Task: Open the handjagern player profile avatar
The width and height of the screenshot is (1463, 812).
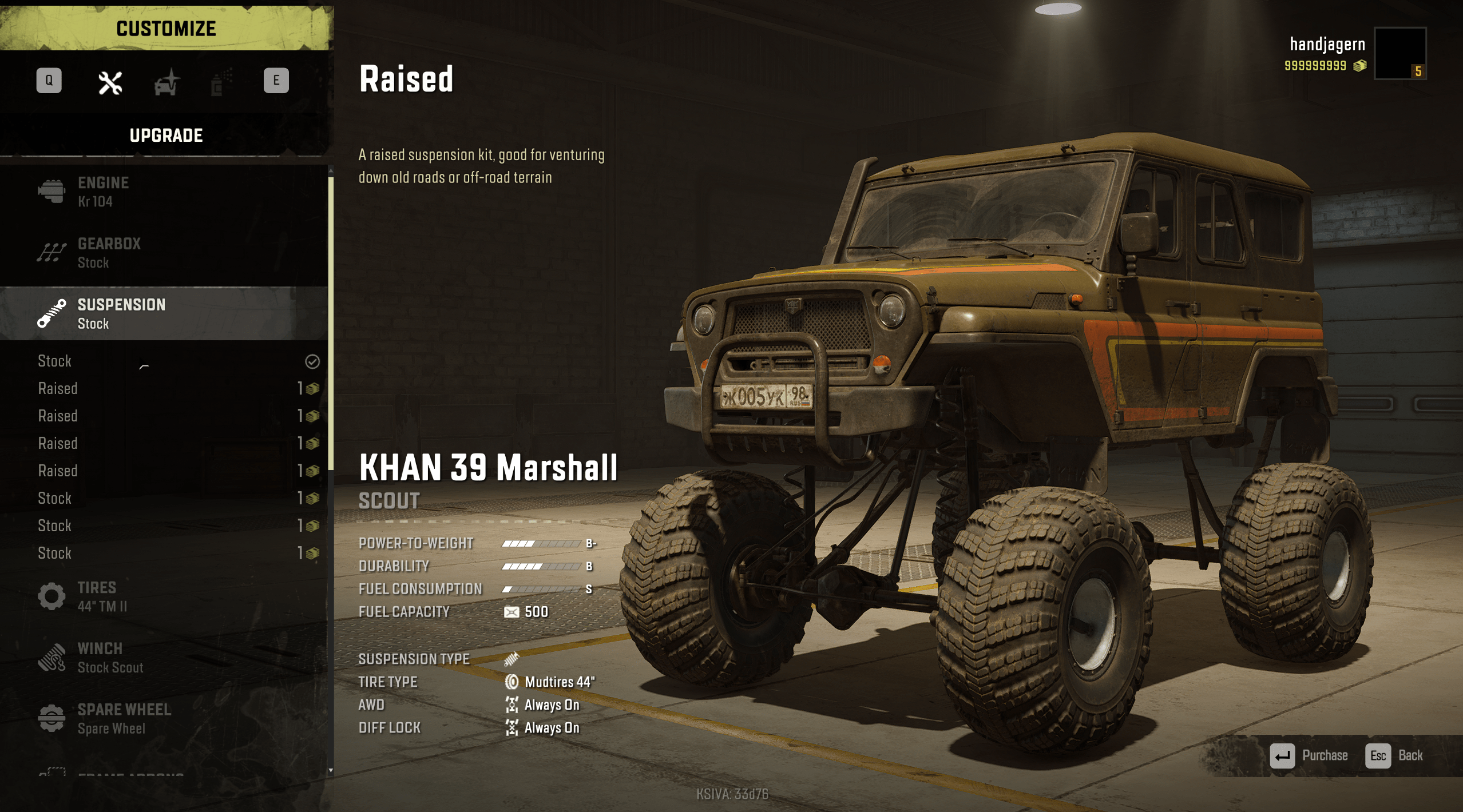Action: tap(1399, 53)
